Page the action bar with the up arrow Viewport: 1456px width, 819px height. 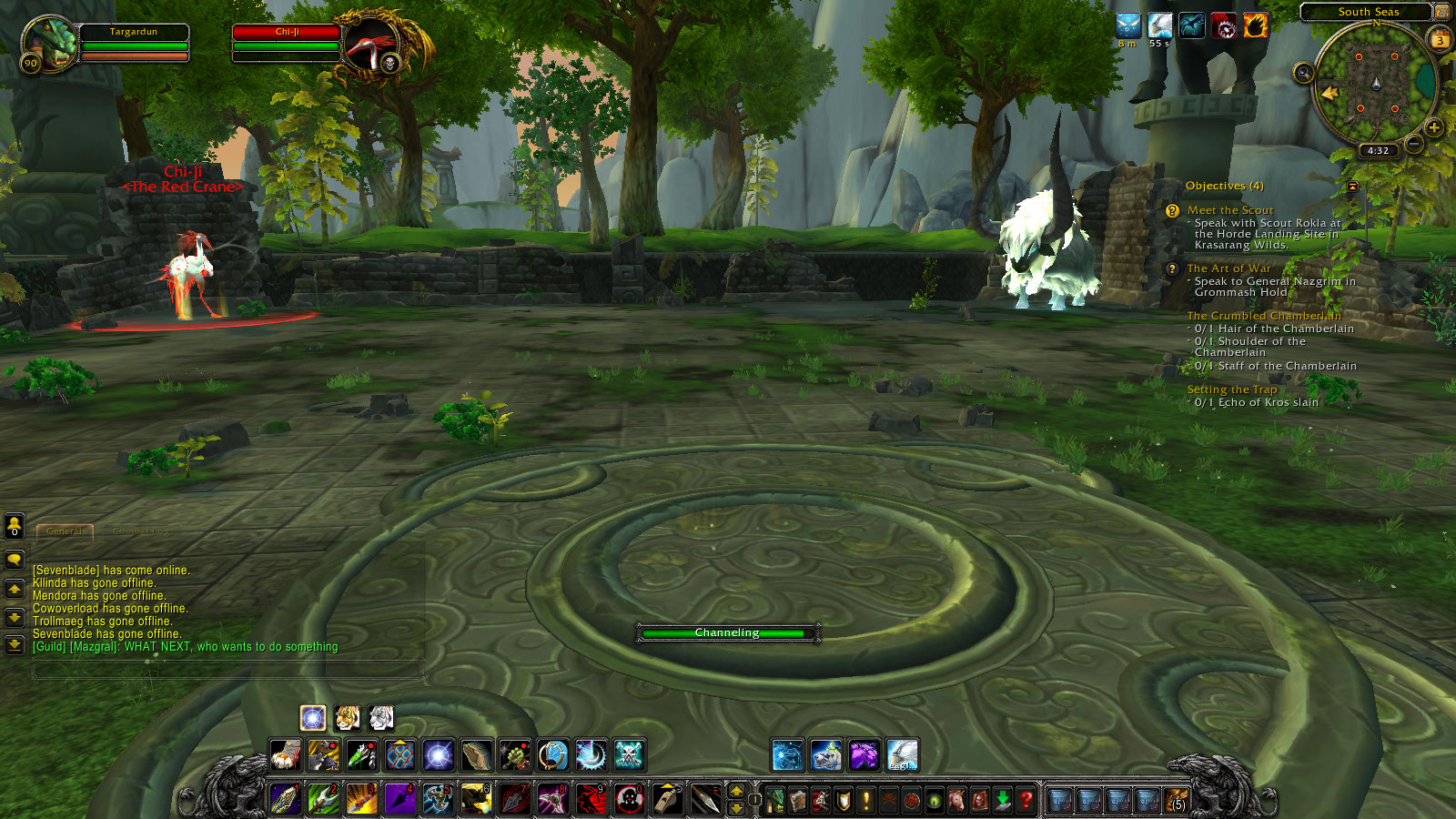click(735, 793)
